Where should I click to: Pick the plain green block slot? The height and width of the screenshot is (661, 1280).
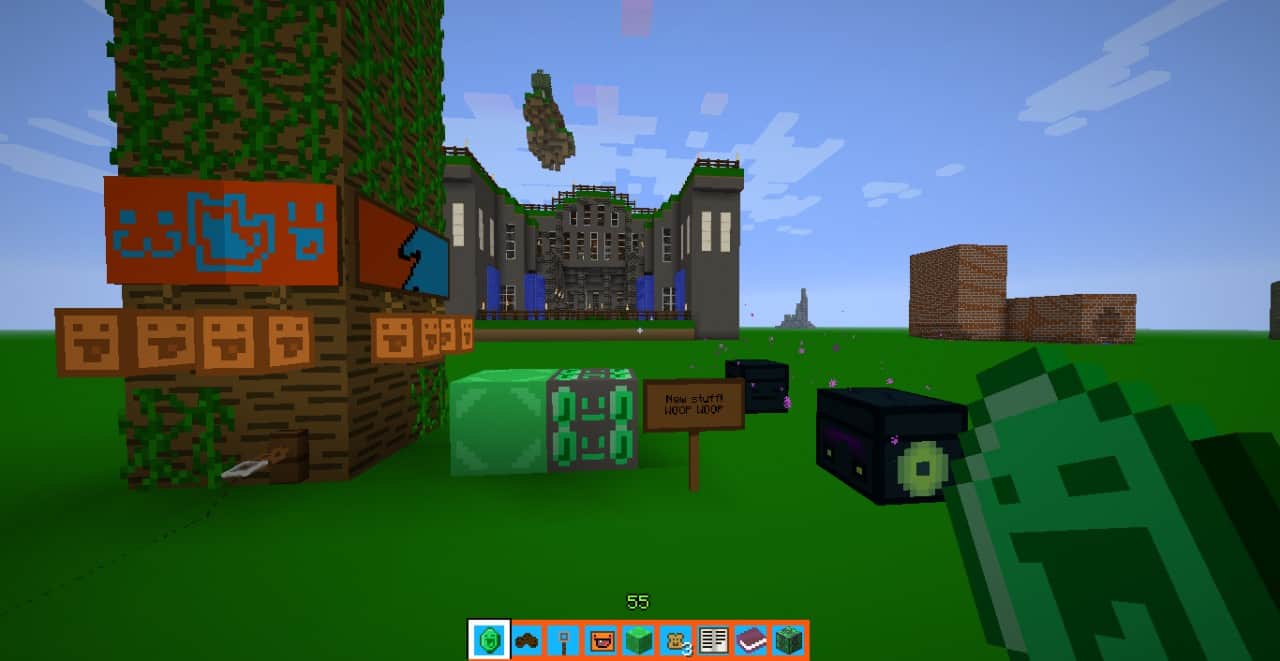[x=638, y=640]
